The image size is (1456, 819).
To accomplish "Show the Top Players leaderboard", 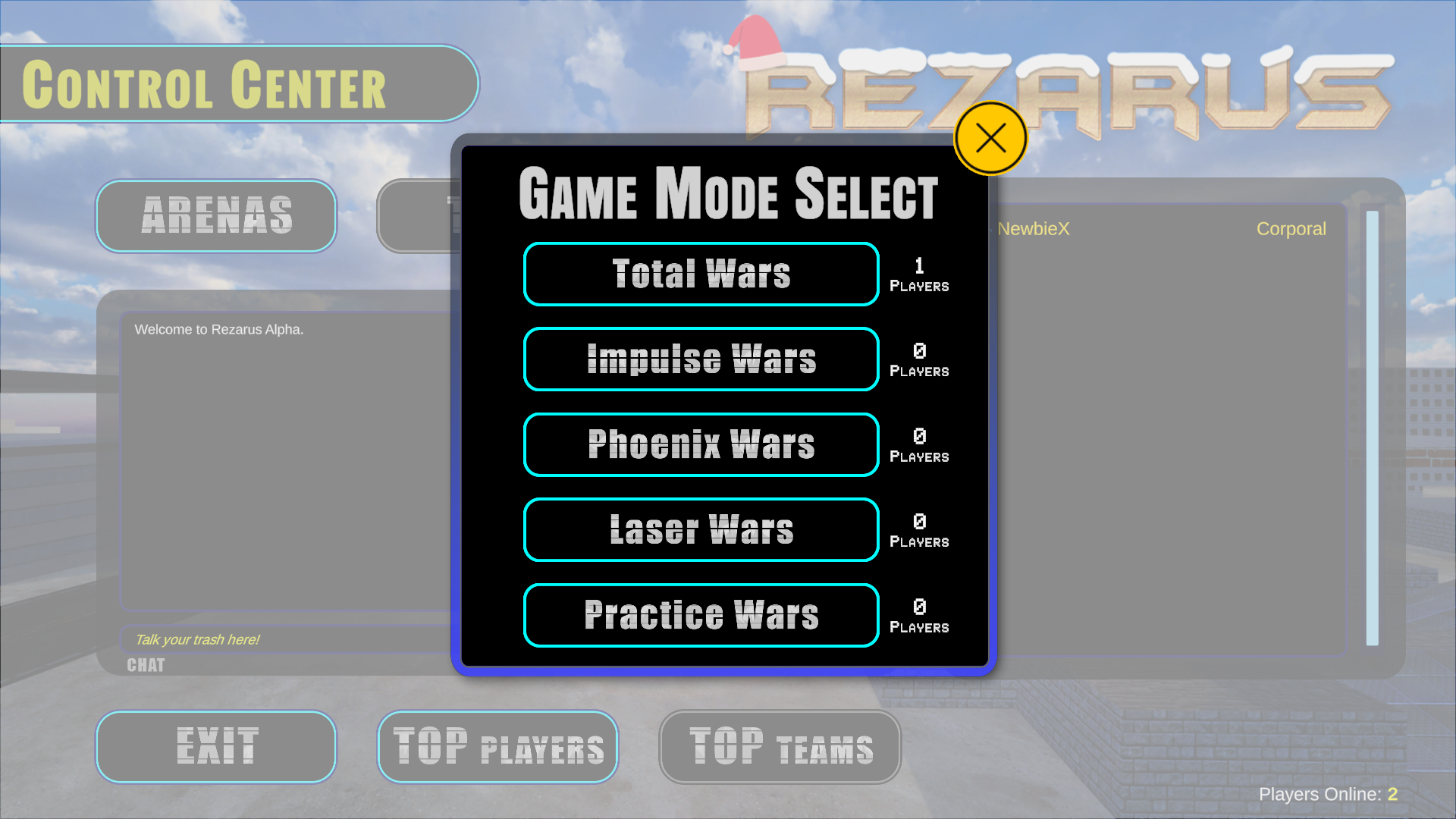I will coord(498,747).
